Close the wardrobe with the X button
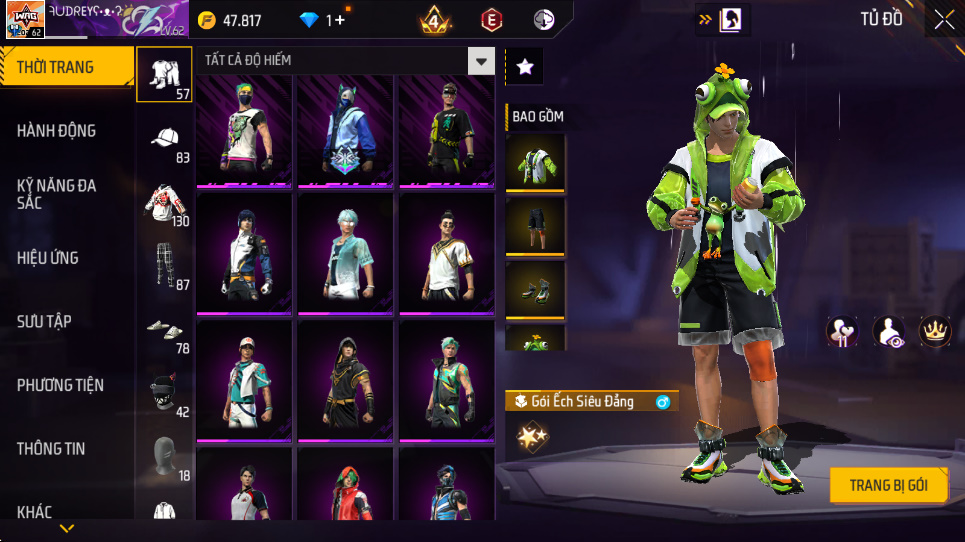This screenshot has height=542, width=965. (943, 19)
